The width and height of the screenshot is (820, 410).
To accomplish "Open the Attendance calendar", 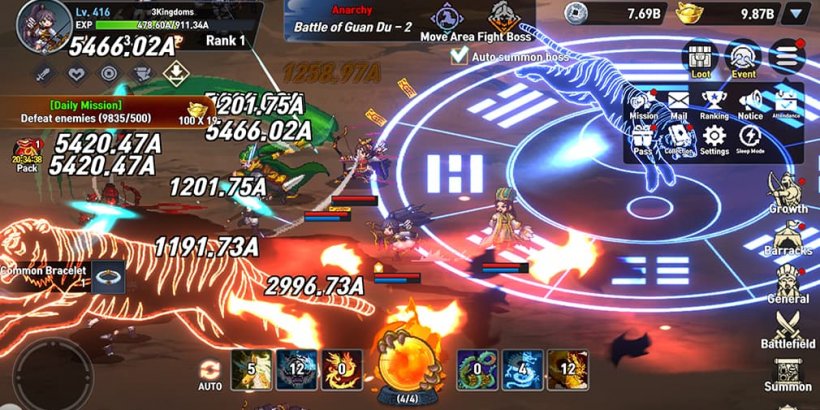I will pos(786,103).
